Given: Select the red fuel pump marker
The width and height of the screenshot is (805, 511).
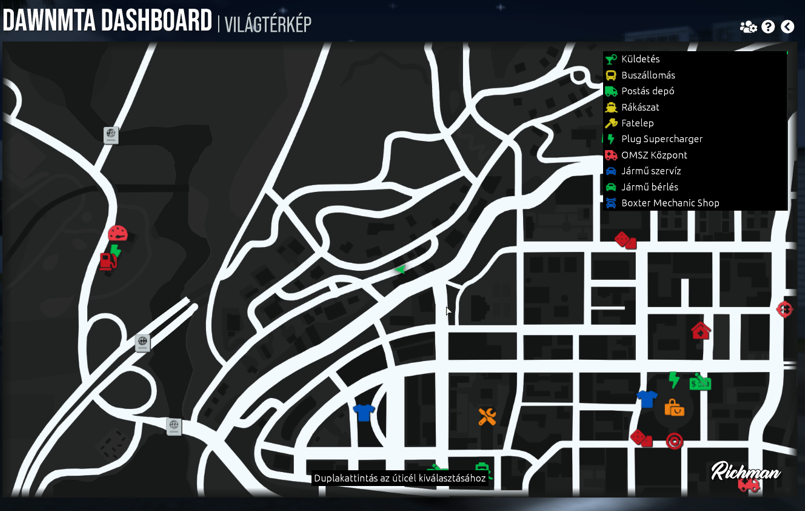Looking at the screenshot, I should click(x=107, y=262).
